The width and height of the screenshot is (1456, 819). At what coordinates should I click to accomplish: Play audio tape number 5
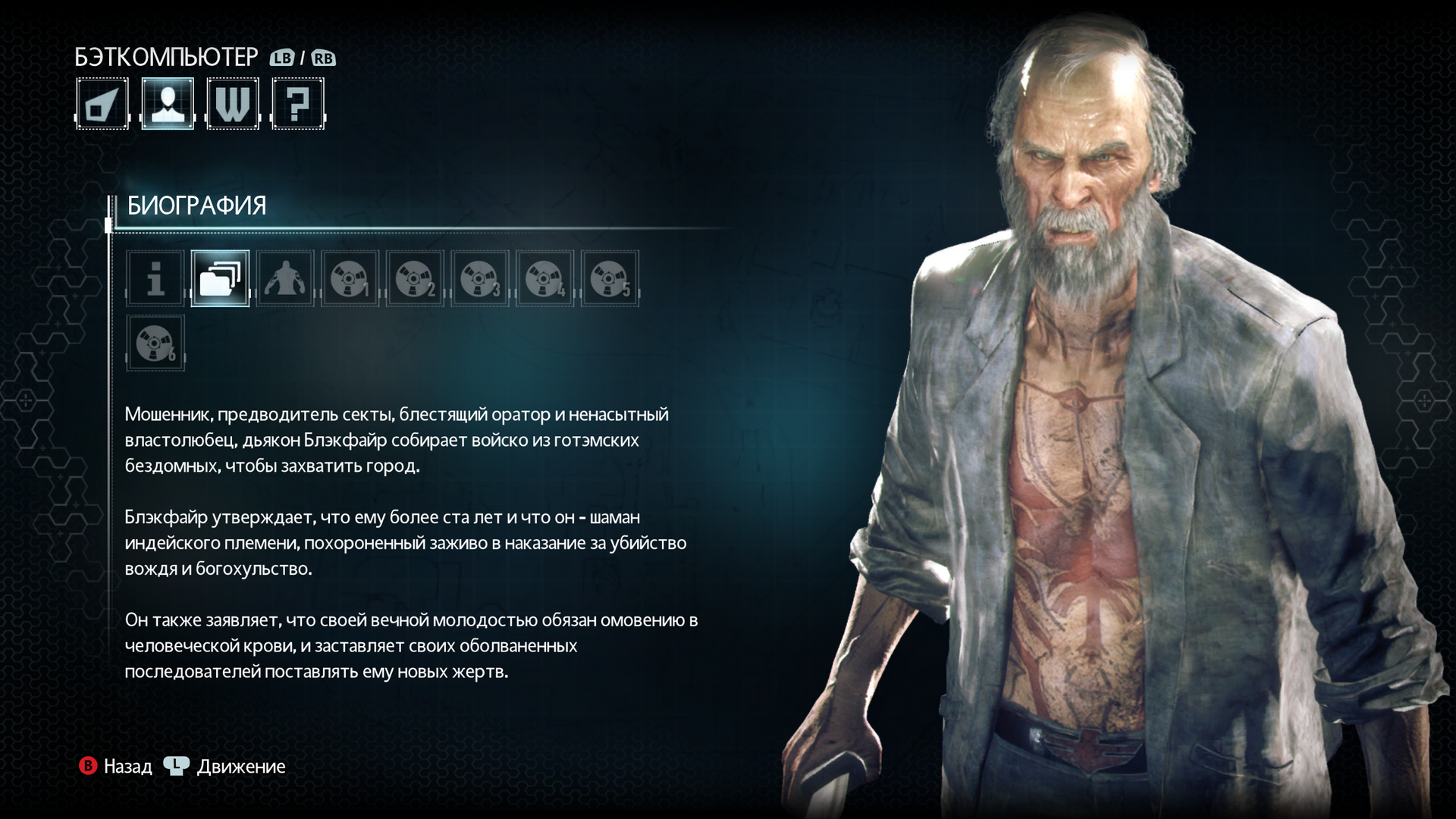pyautogui.click(x=610, y=278)
